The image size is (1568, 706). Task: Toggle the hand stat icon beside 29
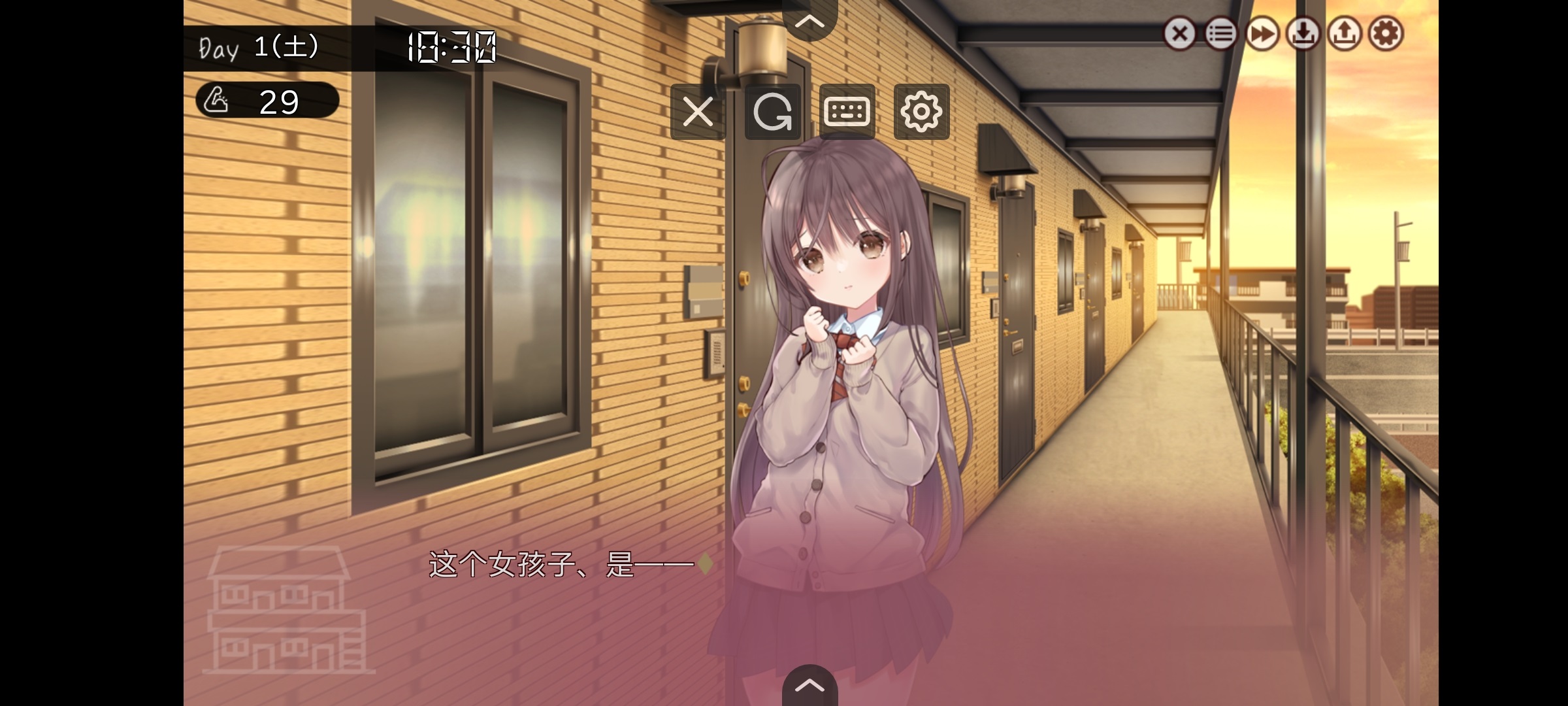point(218,101)
